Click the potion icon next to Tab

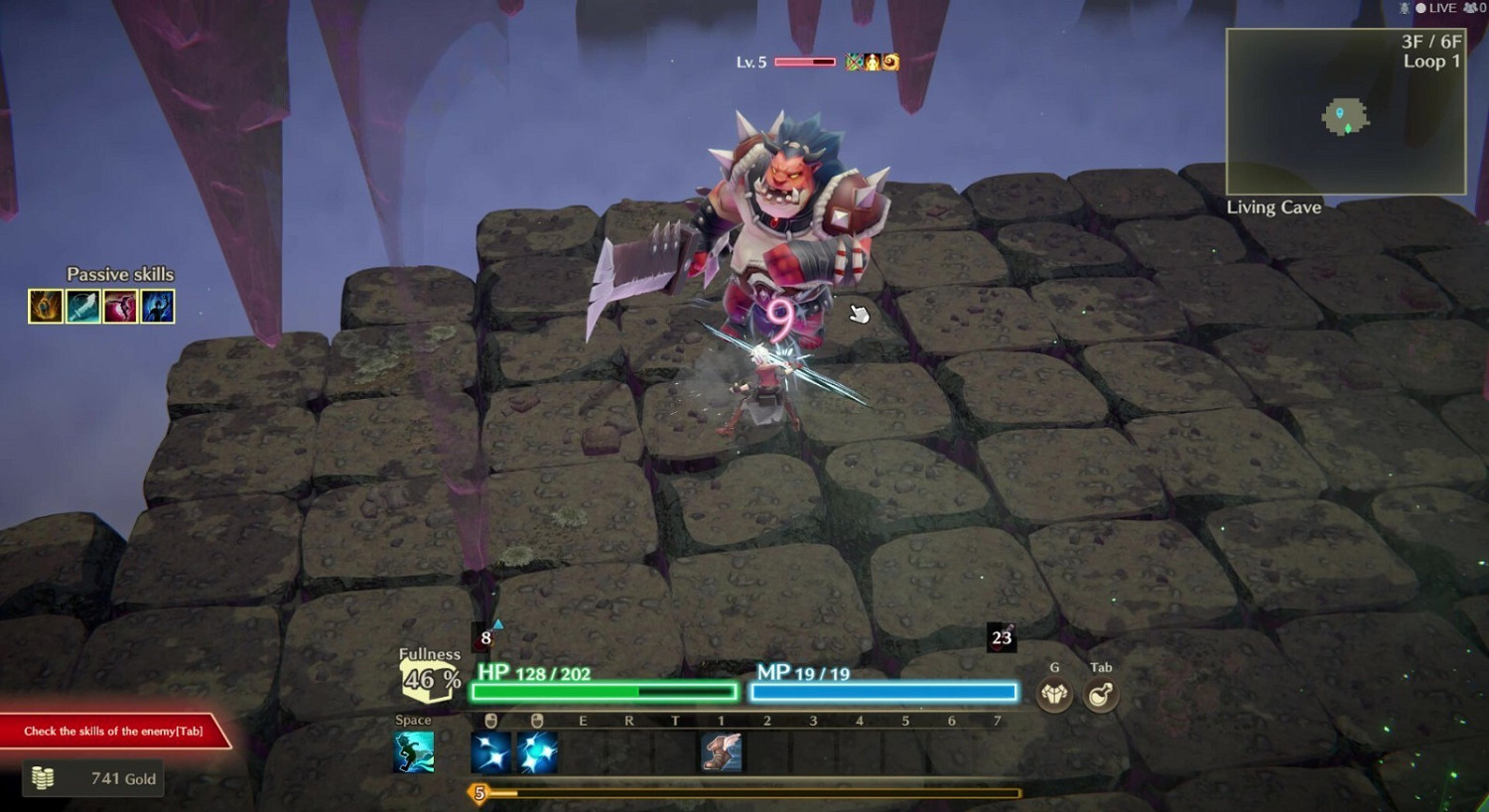[x=1100, y=695]
